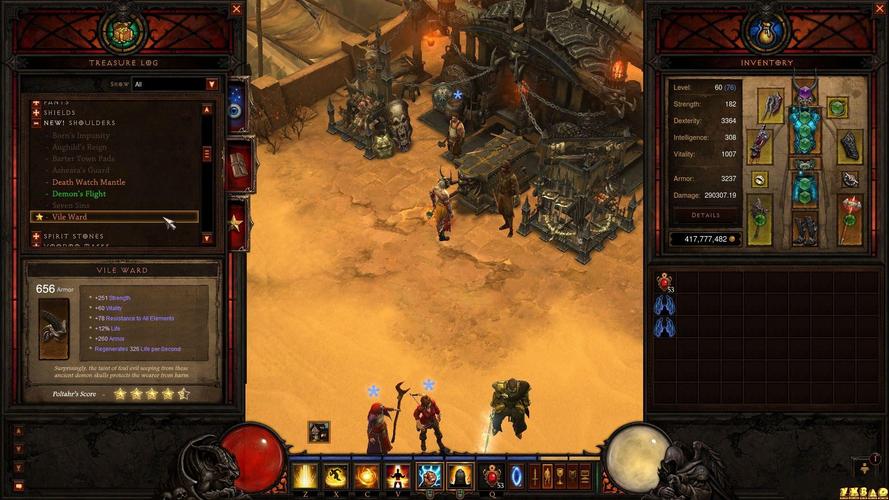Close the Treasure Log panel

(x=237, y=9)
